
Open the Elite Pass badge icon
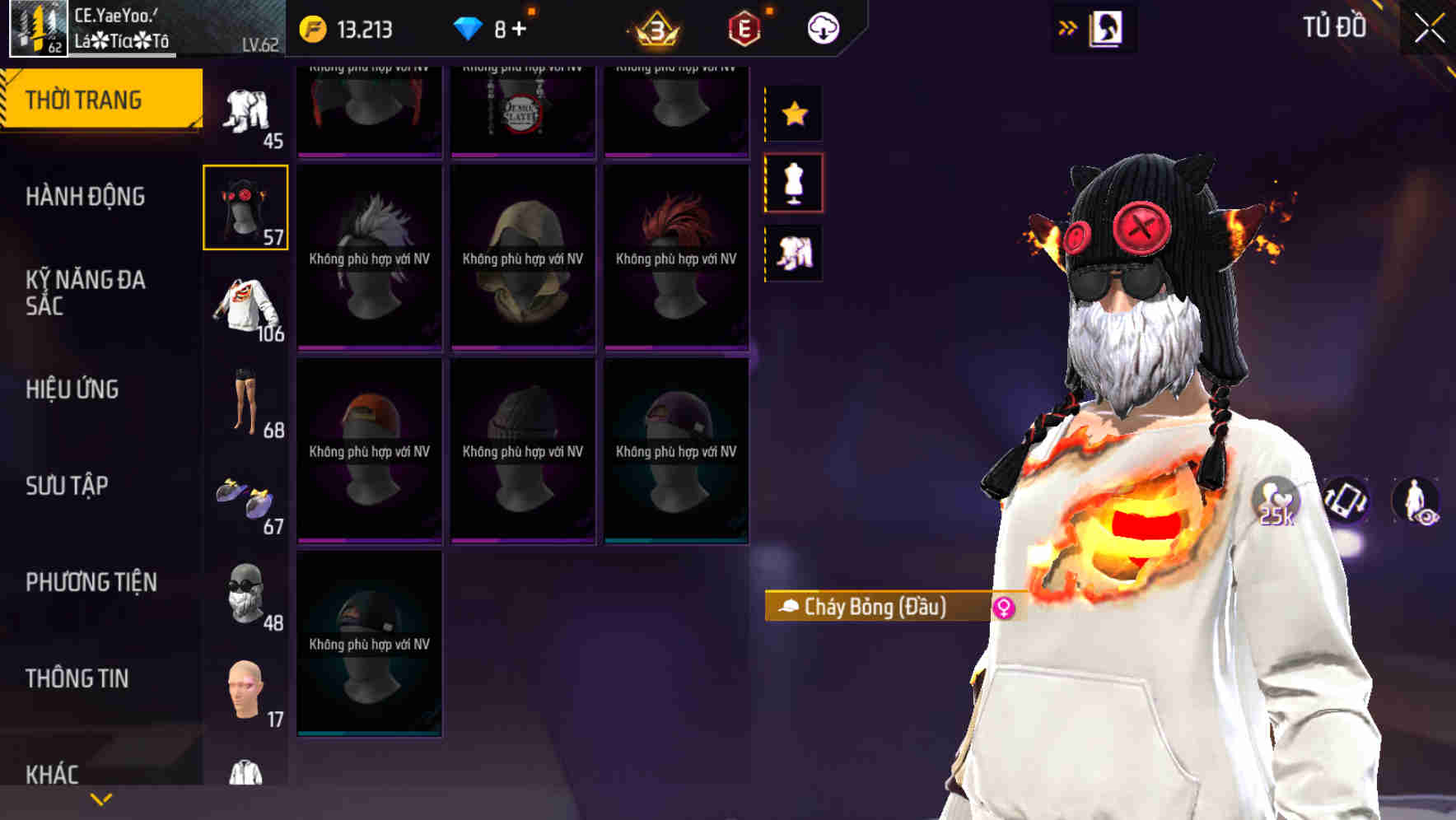coord(743,26)
